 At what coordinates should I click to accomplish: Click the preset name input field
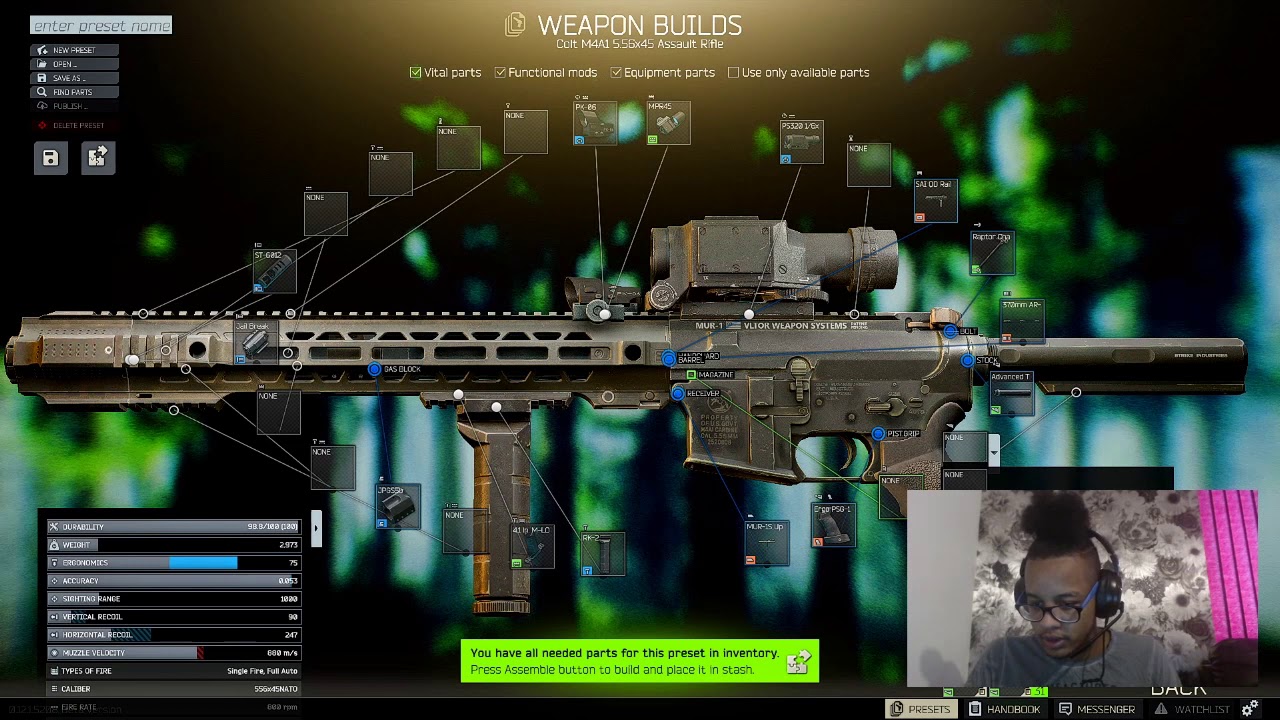tap(101, 26)
